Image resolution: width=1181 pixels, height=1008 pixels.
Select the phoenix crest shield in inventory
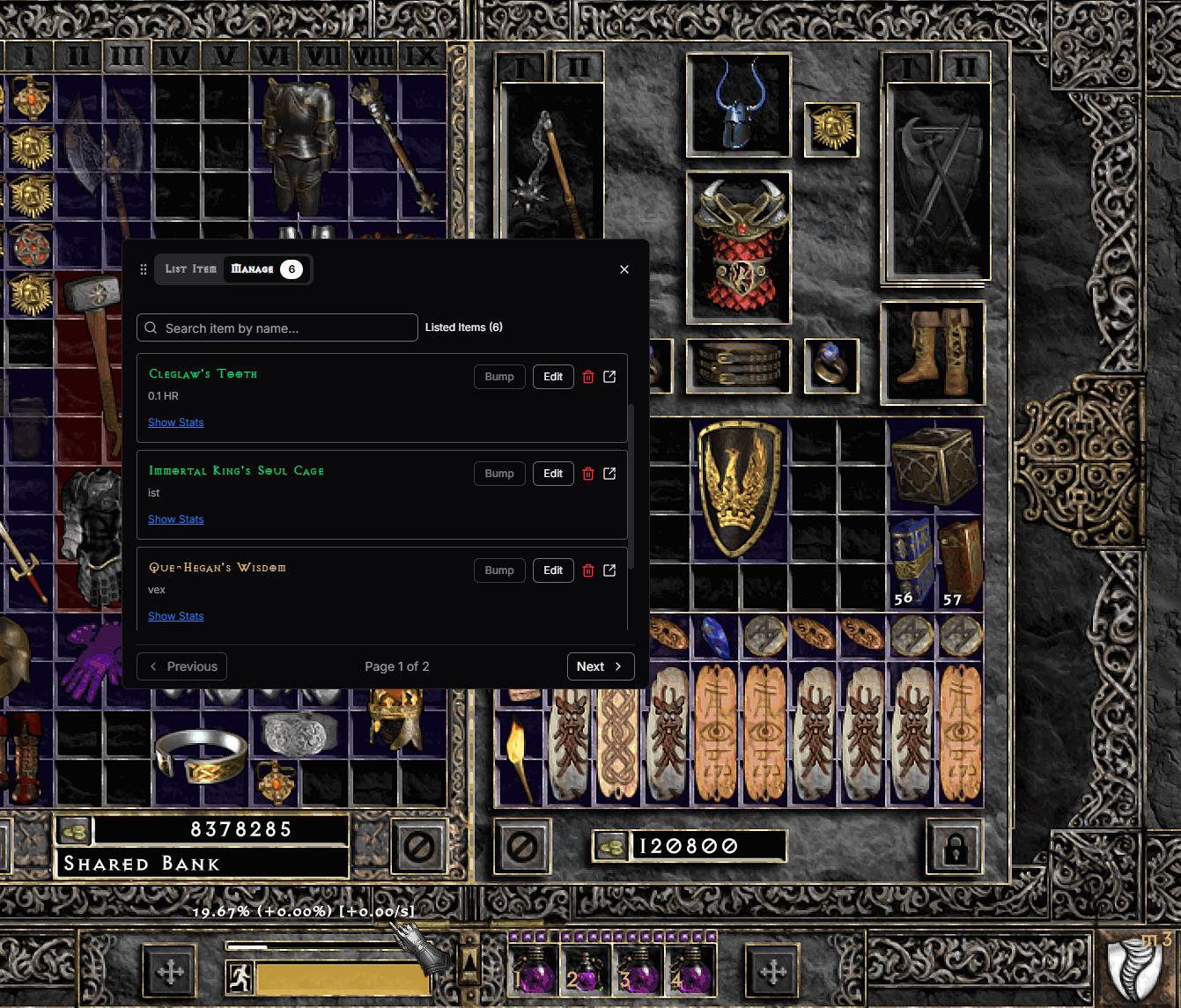(738, 489)
